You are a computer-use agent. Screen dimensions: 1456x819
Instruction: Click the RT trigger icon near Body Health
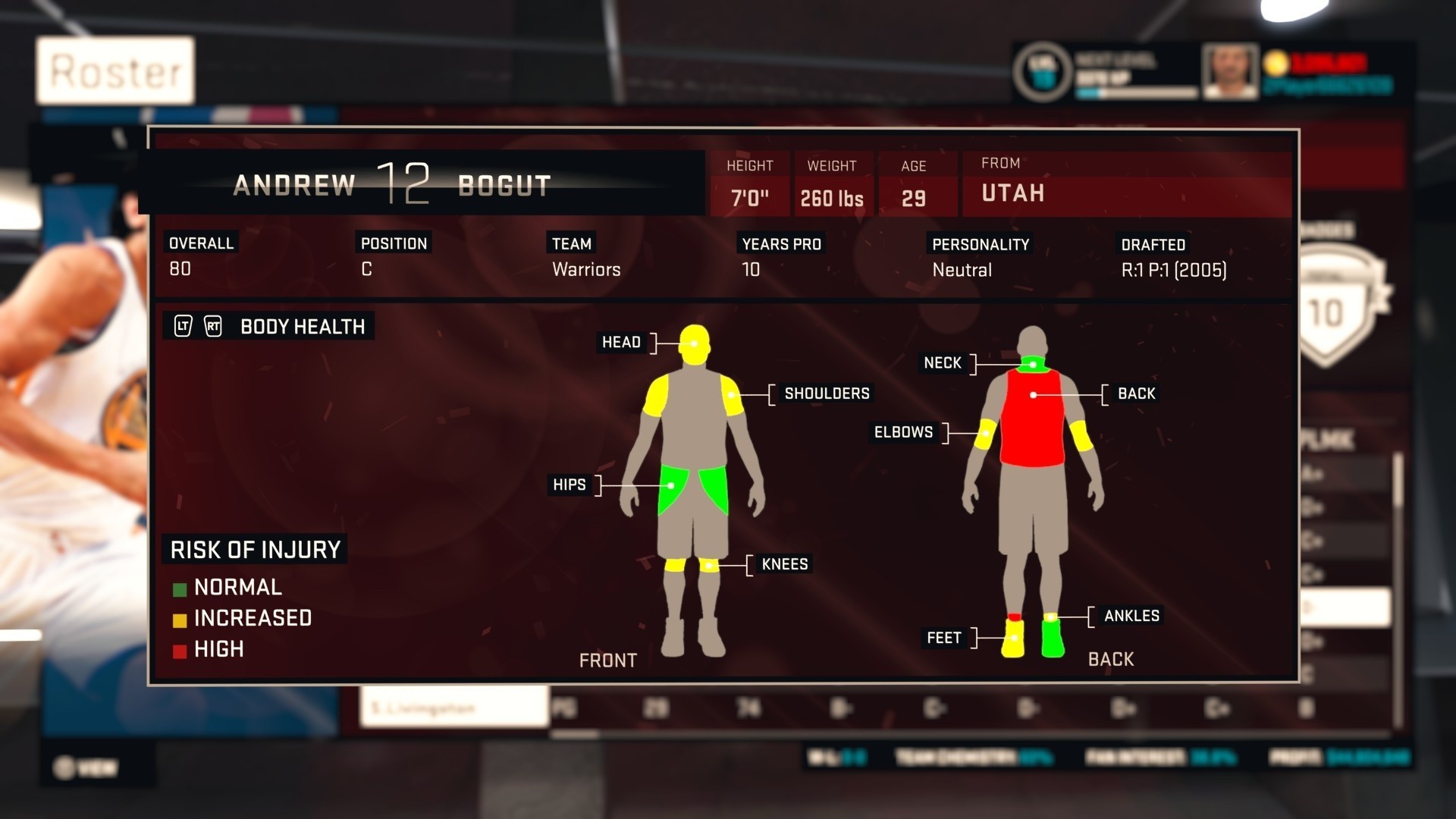pos(213,326)
